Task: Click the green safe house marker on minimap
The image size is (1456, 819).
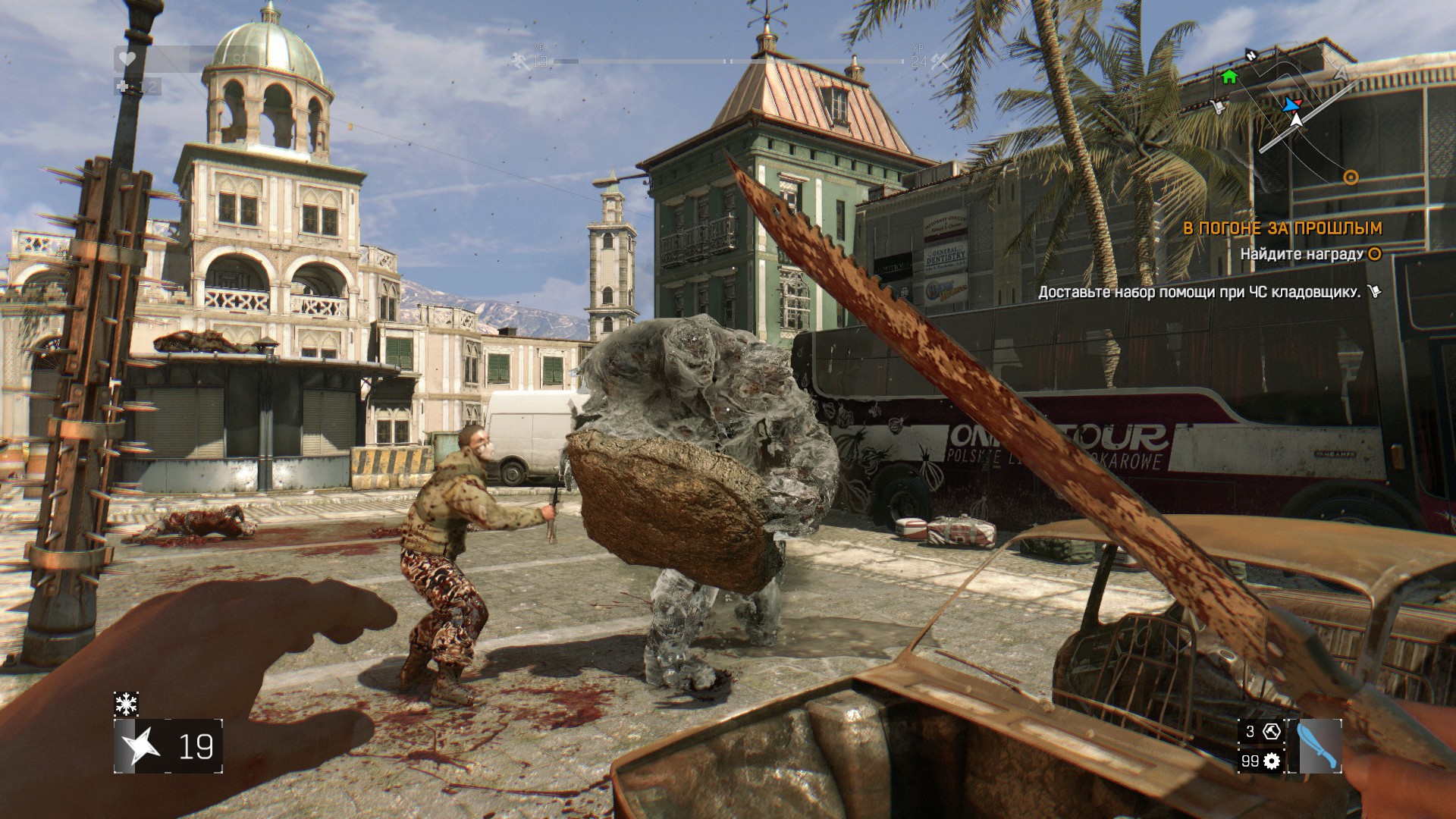Action: (1229, 77)
